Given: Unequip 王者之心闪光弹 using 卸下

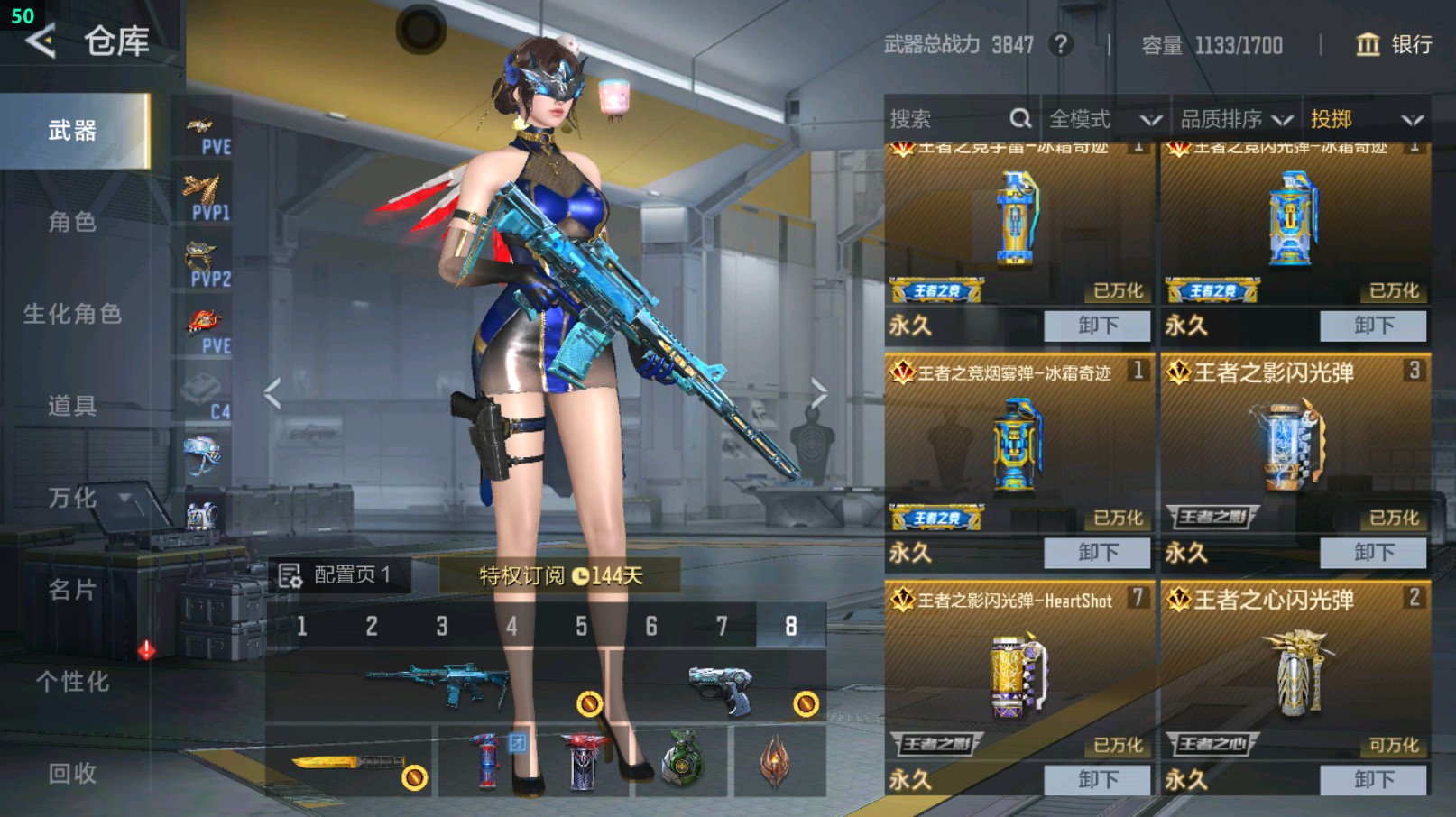Looking at the screenshot, I should pos(1373,779).
